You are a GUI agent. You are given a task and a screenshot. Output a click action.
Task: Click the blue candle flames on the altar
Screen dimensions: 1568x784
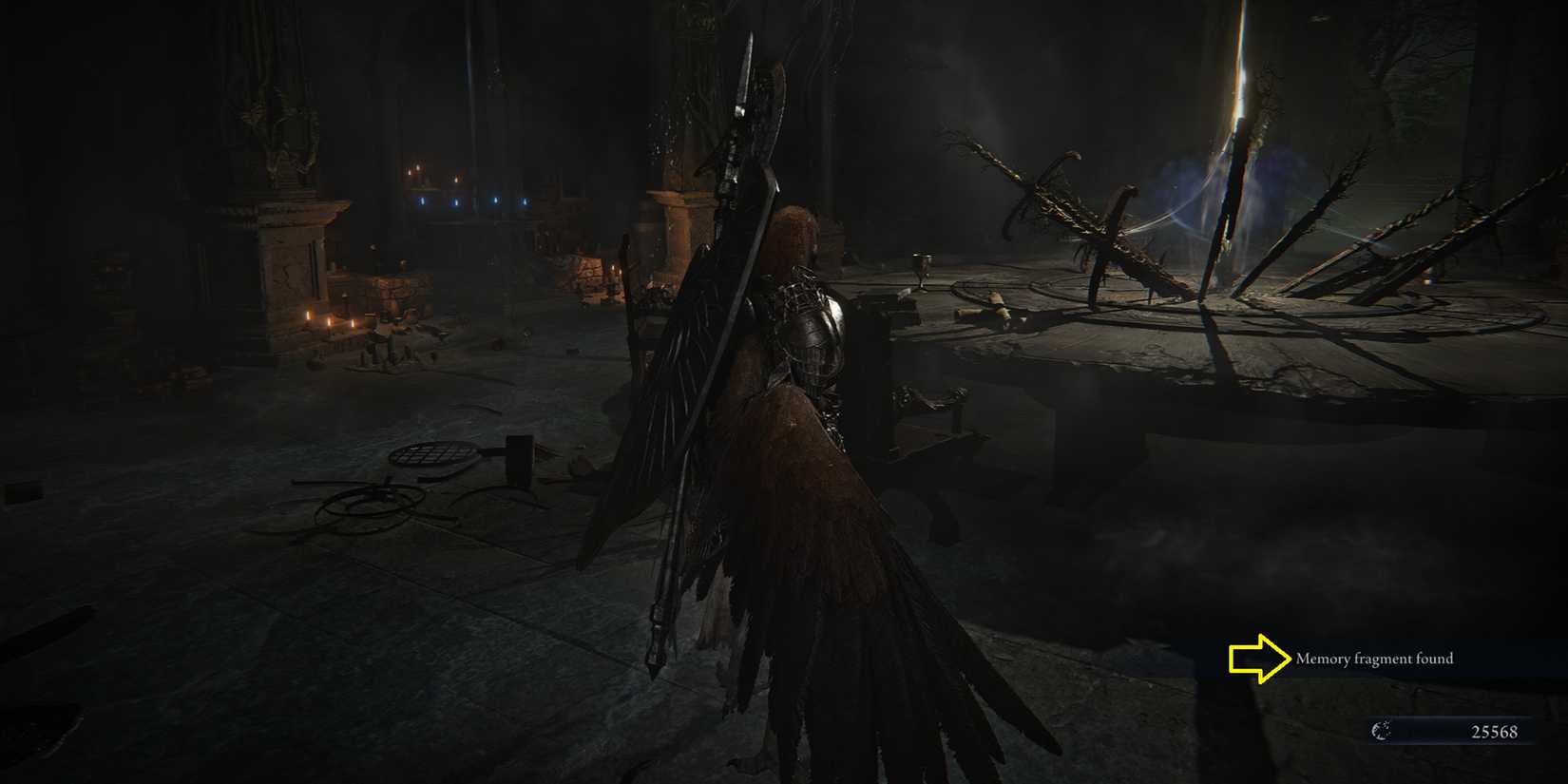tap(456, 201)
